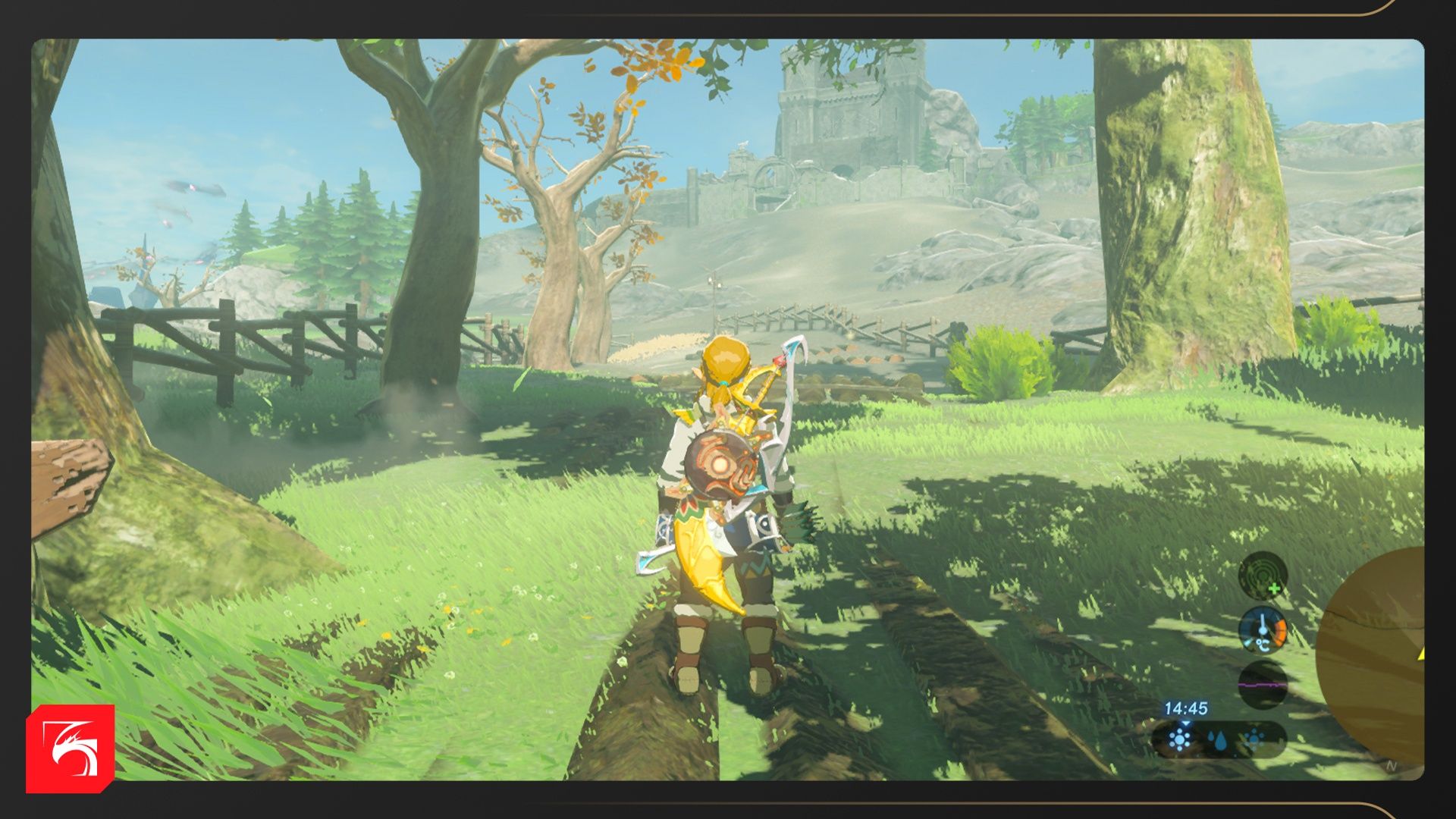Click the current sunny weather icon
The image size is (1456, 819).
1180,739
